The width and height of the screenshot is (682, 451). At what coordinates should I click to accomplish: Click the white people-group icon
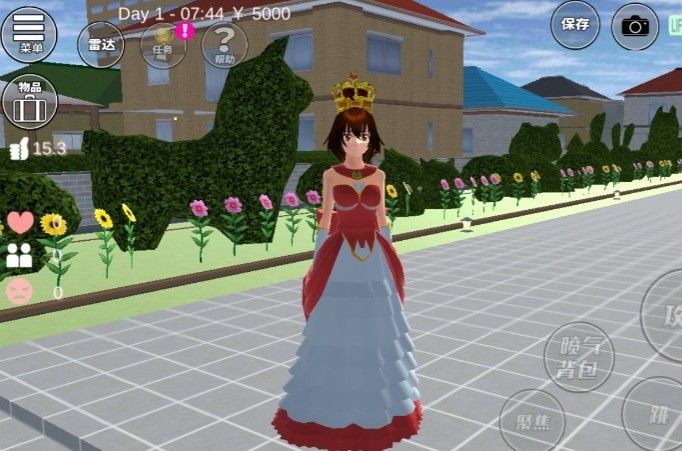coord(20,256)
